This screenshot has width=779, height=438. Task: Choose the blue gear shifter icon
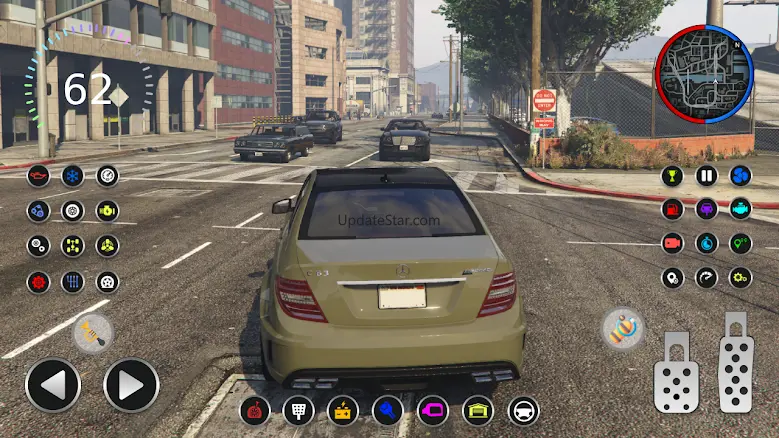(73, 281)
